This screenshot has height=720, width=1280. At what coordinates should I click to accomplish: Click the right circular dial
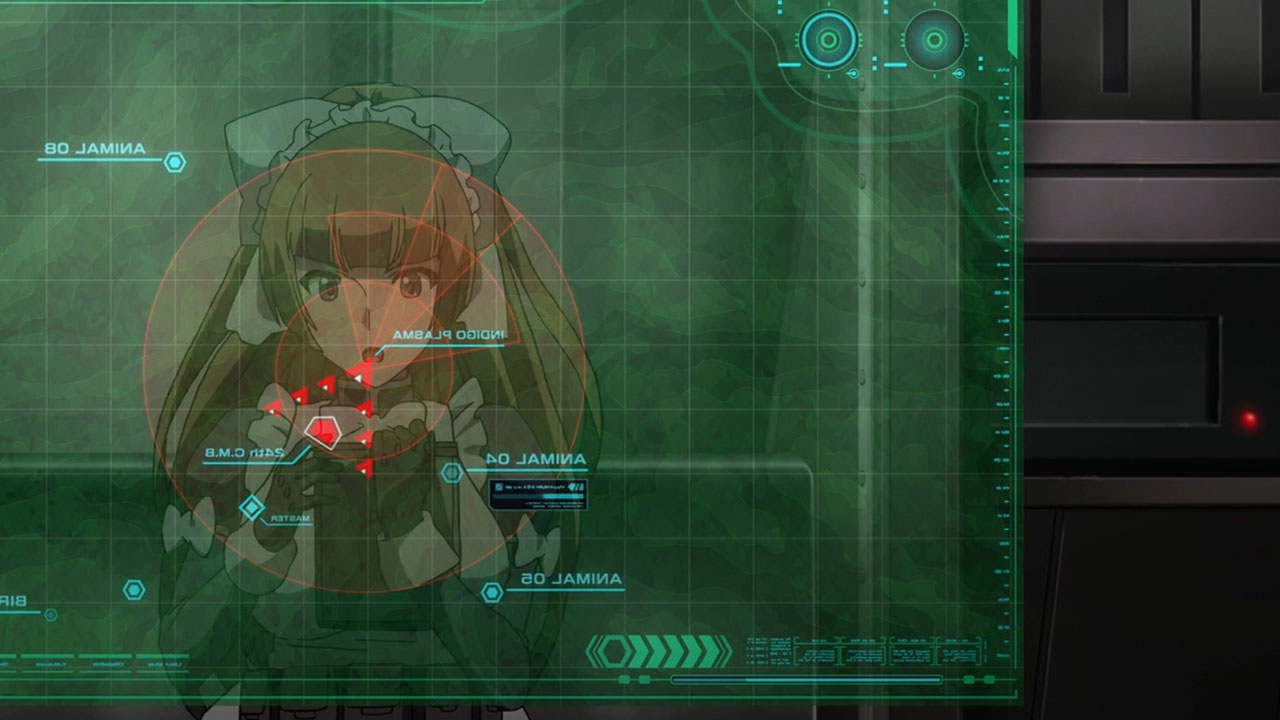tap(934, 40)
